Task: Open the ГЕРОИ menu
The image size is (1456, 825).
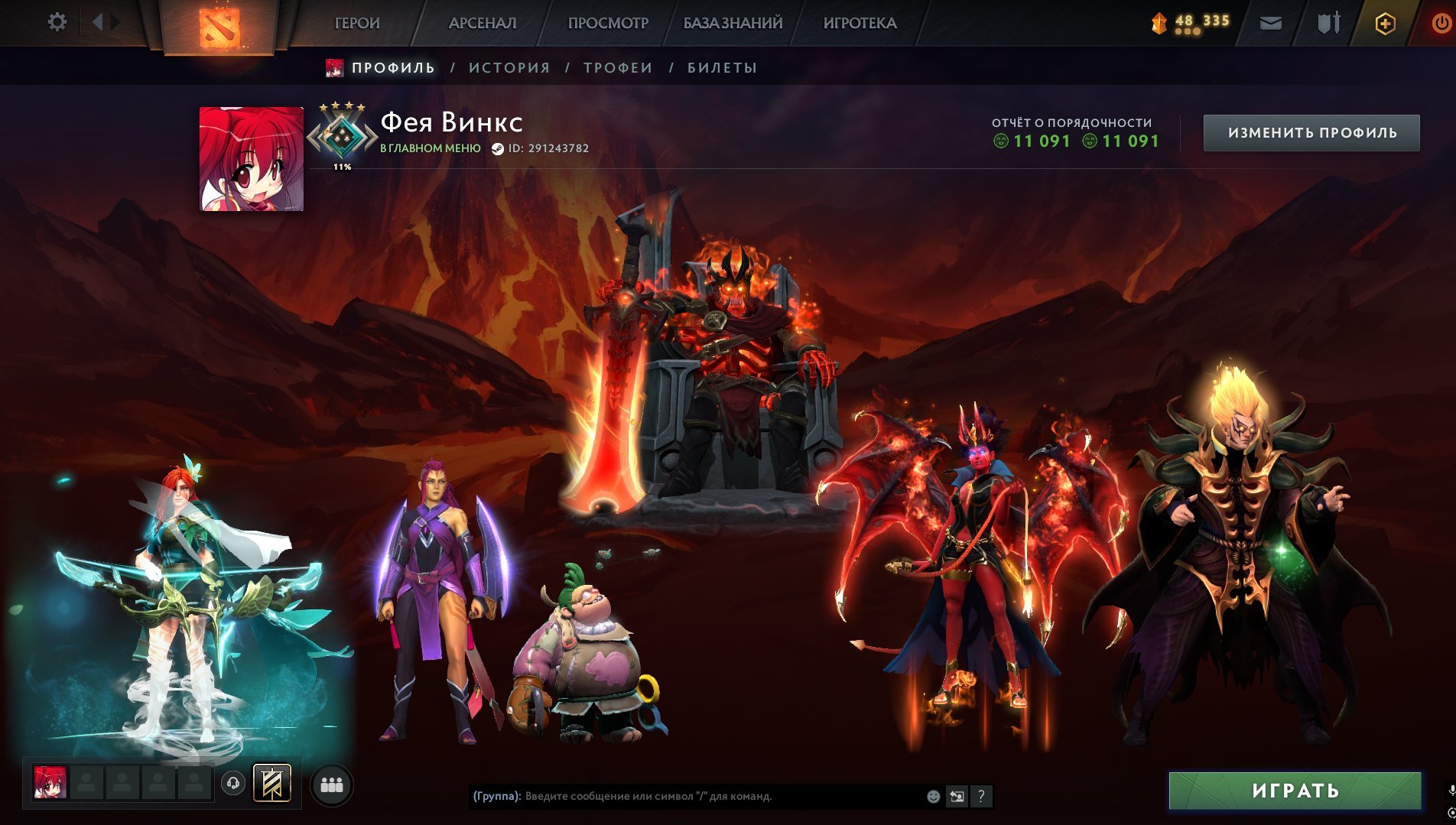Action: [x=356, y=23]
